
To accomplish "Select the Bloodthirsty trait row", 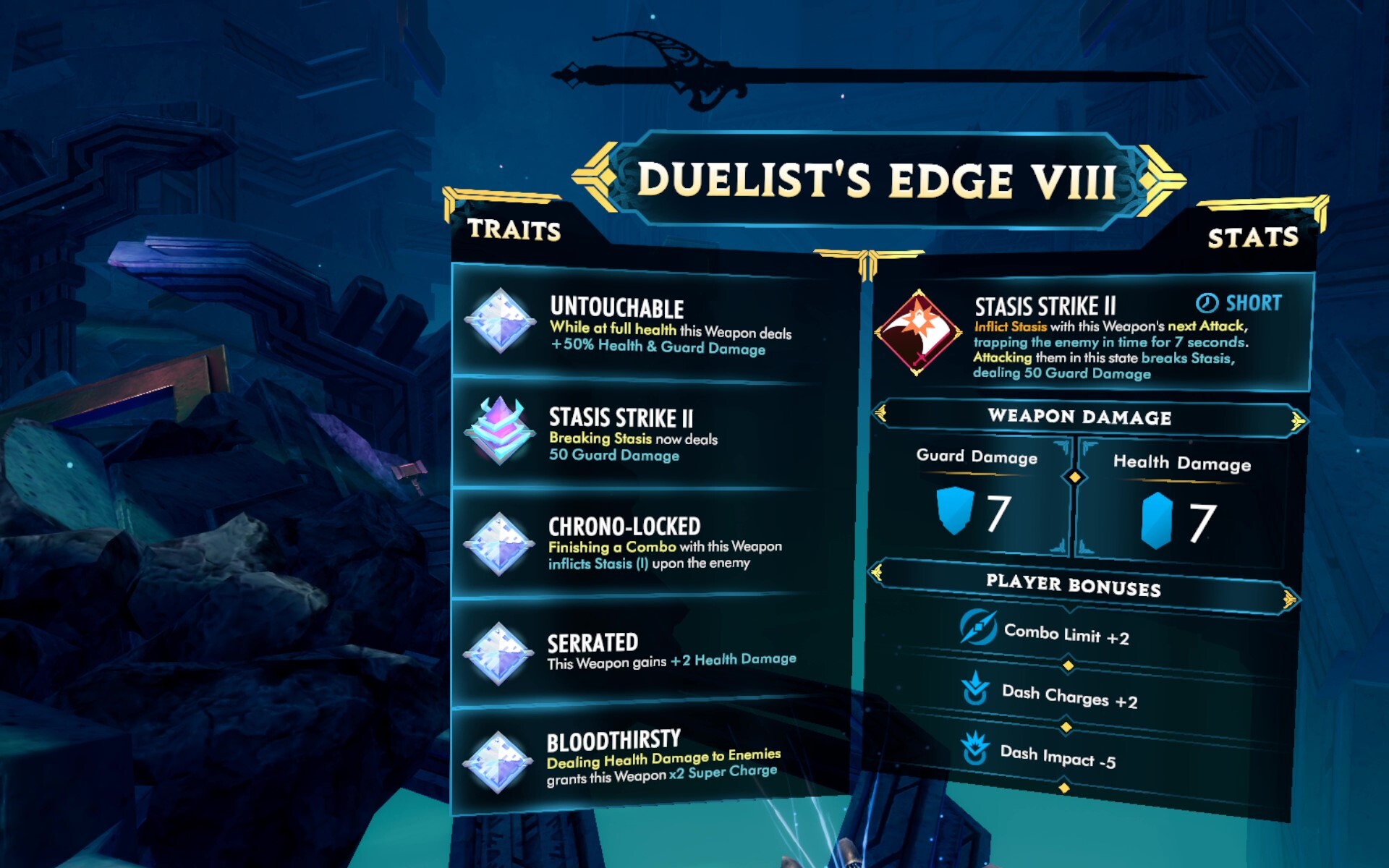I will click(x=651, y=758).
